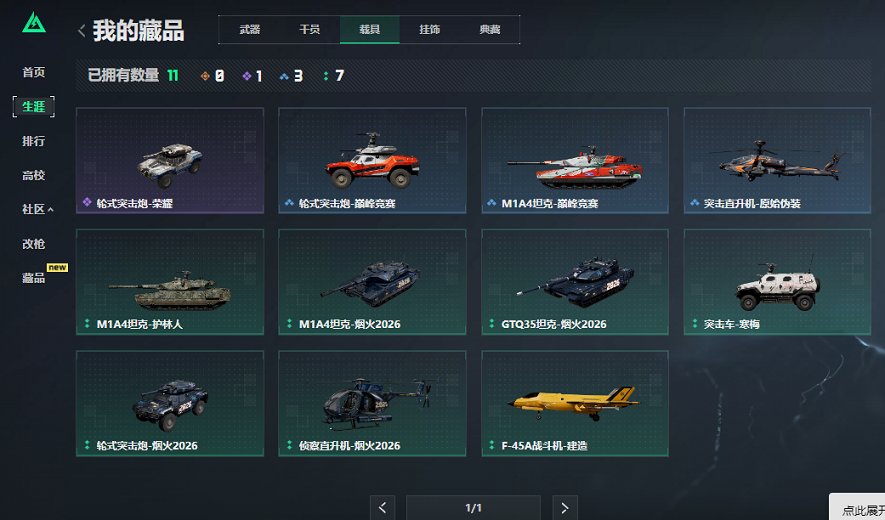The height and width of the screenshot is (520, 885).
Task: Switch to the 武器 tab
Action: (249, 30)
